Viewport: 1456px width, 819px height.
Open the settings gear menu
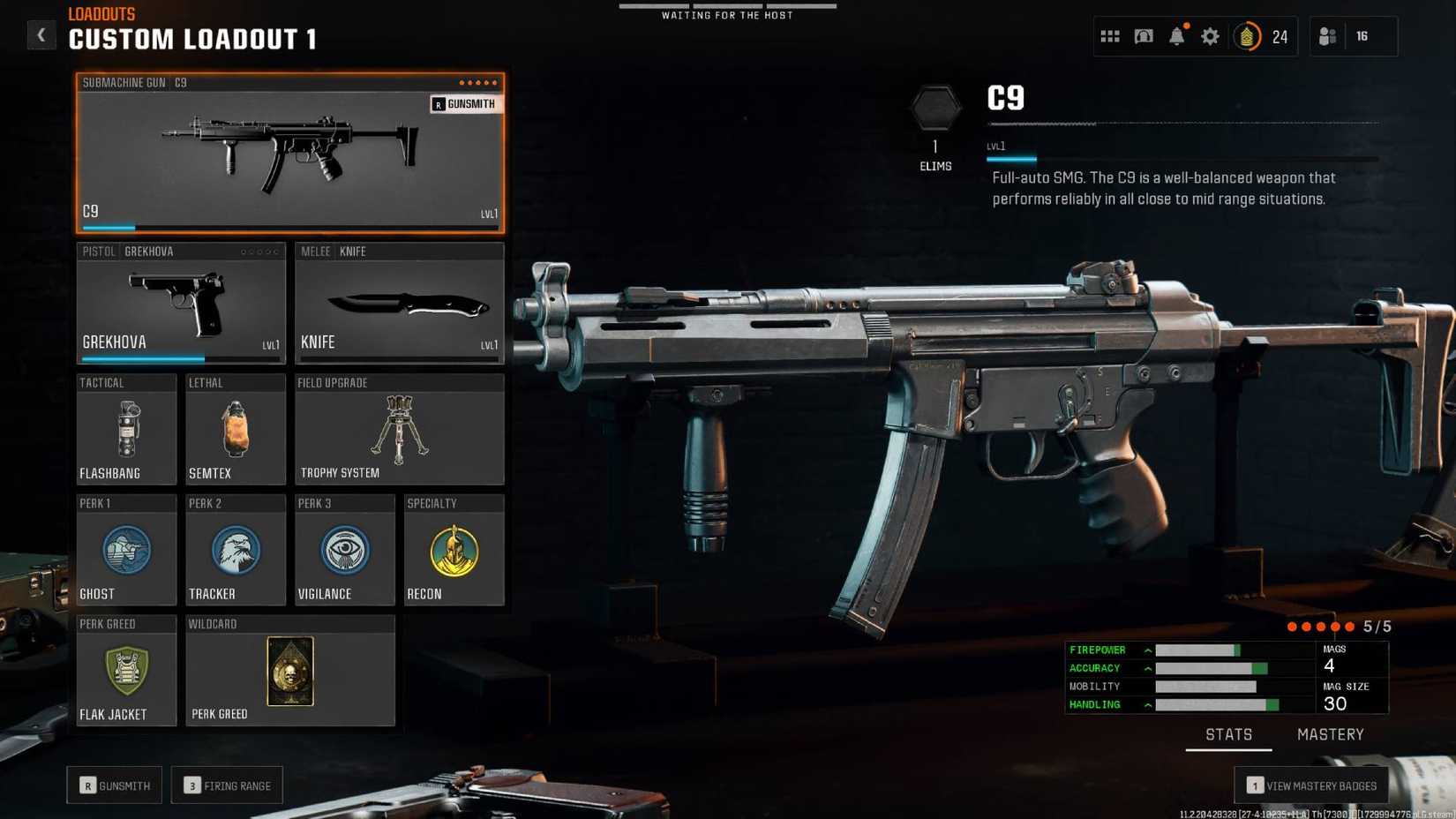[x=1210, y=36]
